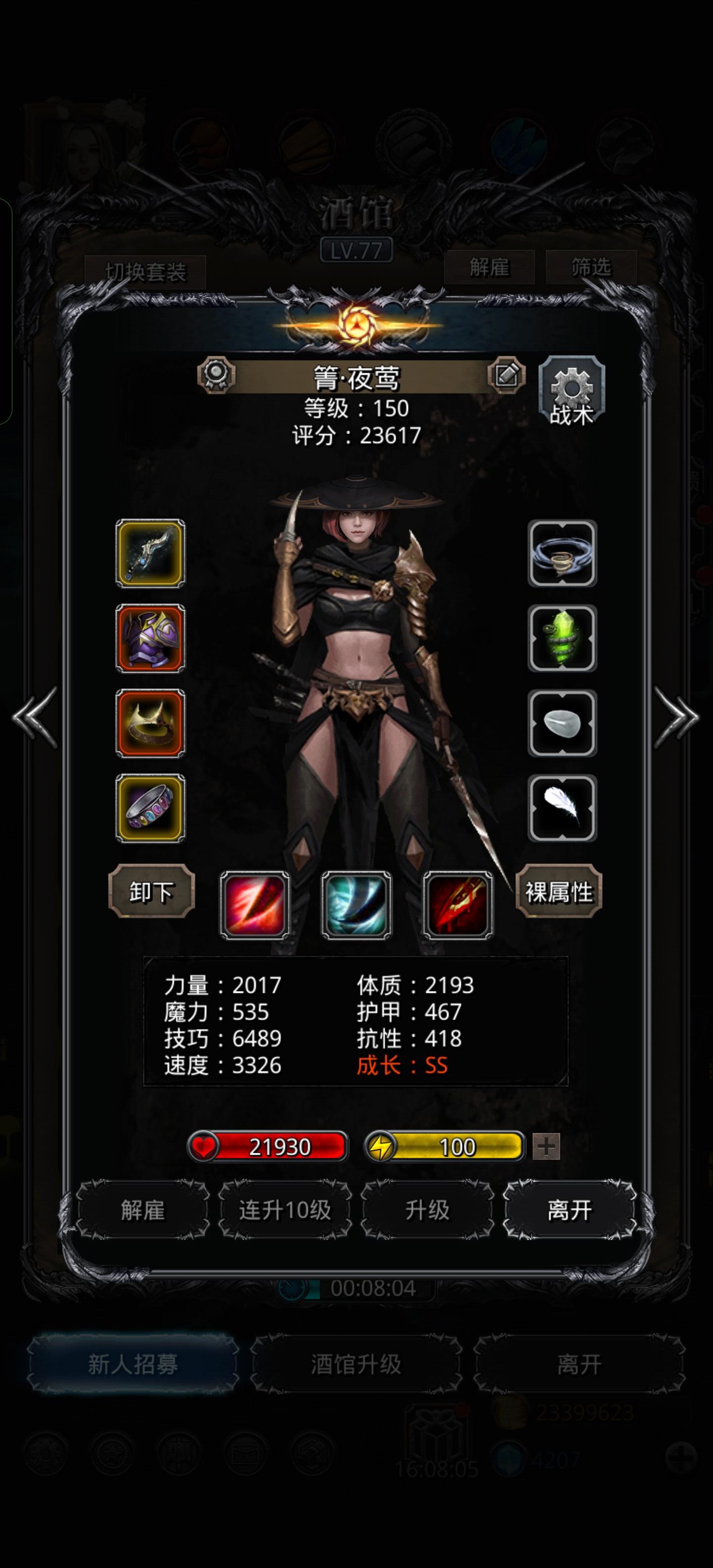Click the plus next to energy bar
The height and width of the screenshot is (1568, 713).
pyautogui.click(x=546, y=1146)
